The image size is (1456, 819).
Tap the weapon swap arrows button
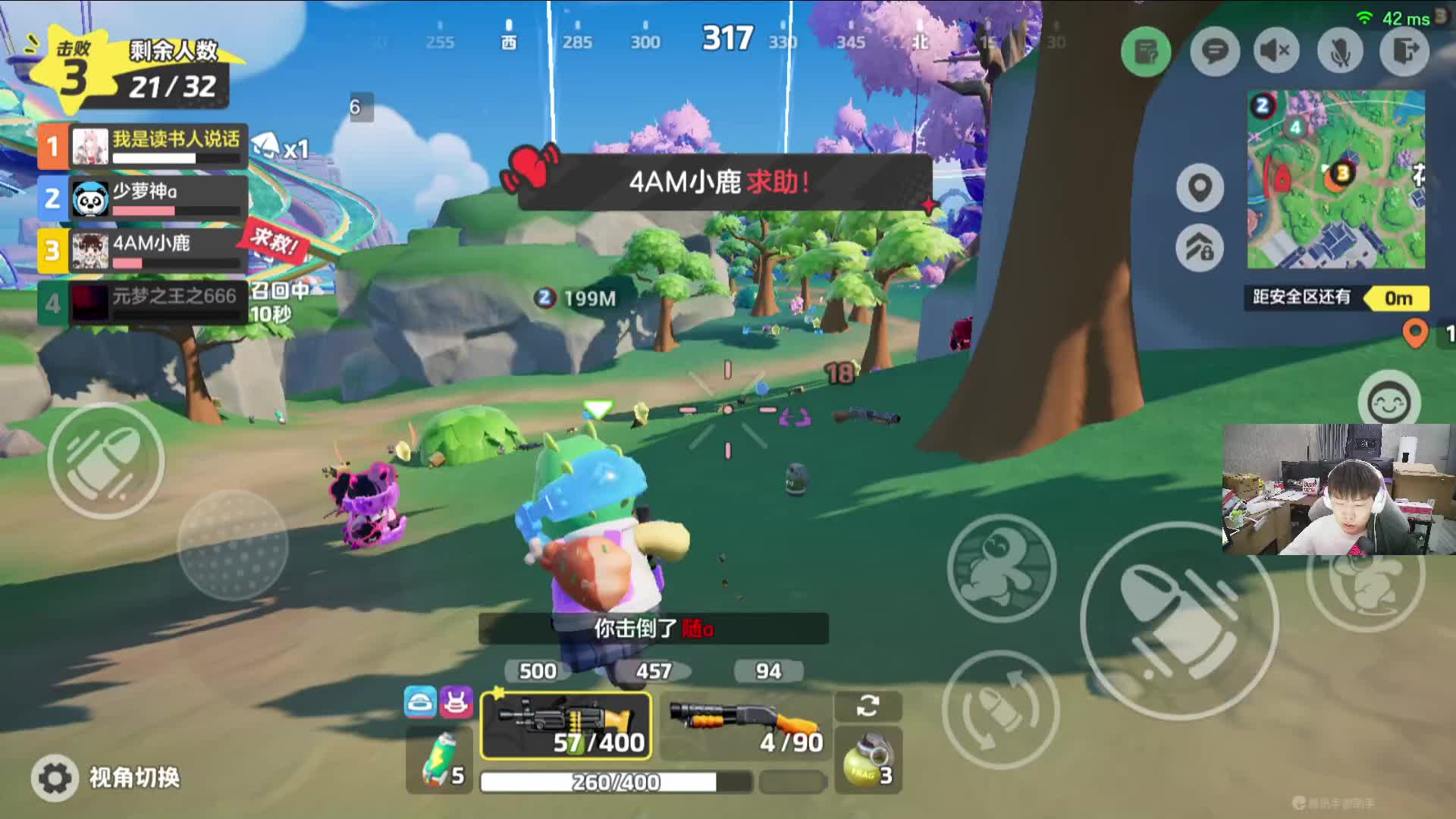[868, 706]
